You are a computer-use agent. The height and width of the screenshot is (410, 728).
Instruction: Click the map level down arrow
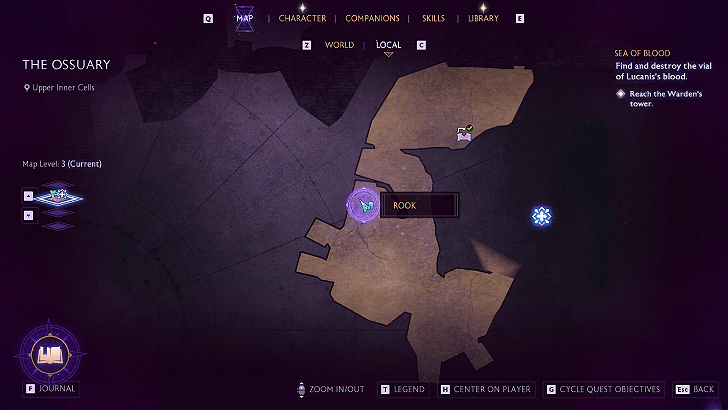pos(28,213)
